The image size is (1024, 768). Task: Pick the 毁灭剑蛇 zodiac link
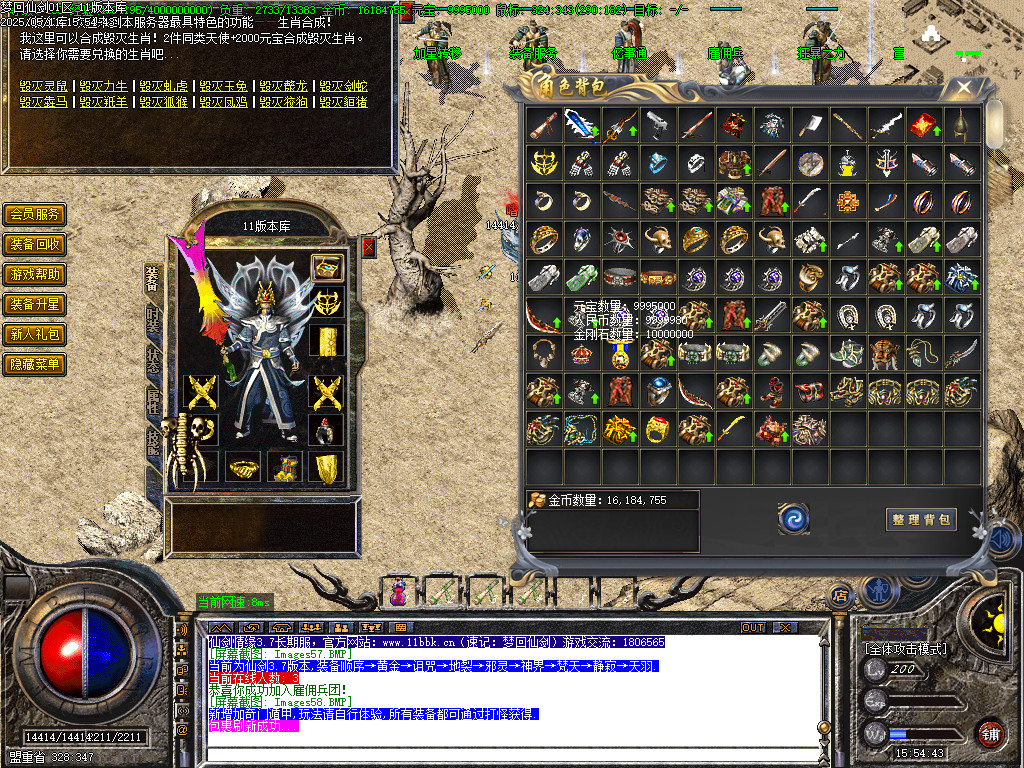tap(343, 87)
